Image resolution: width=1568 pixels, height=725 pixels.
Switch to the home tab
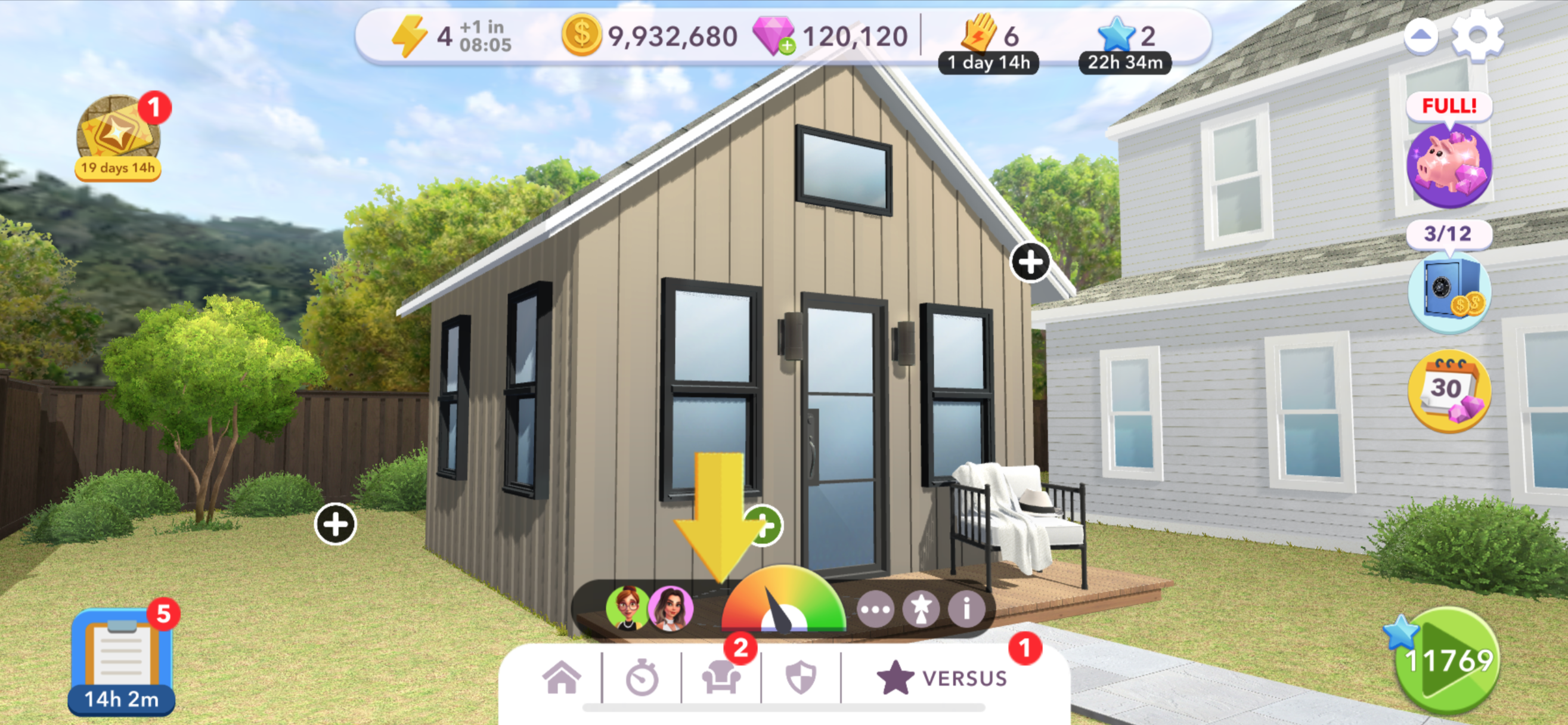pos(561,677)
